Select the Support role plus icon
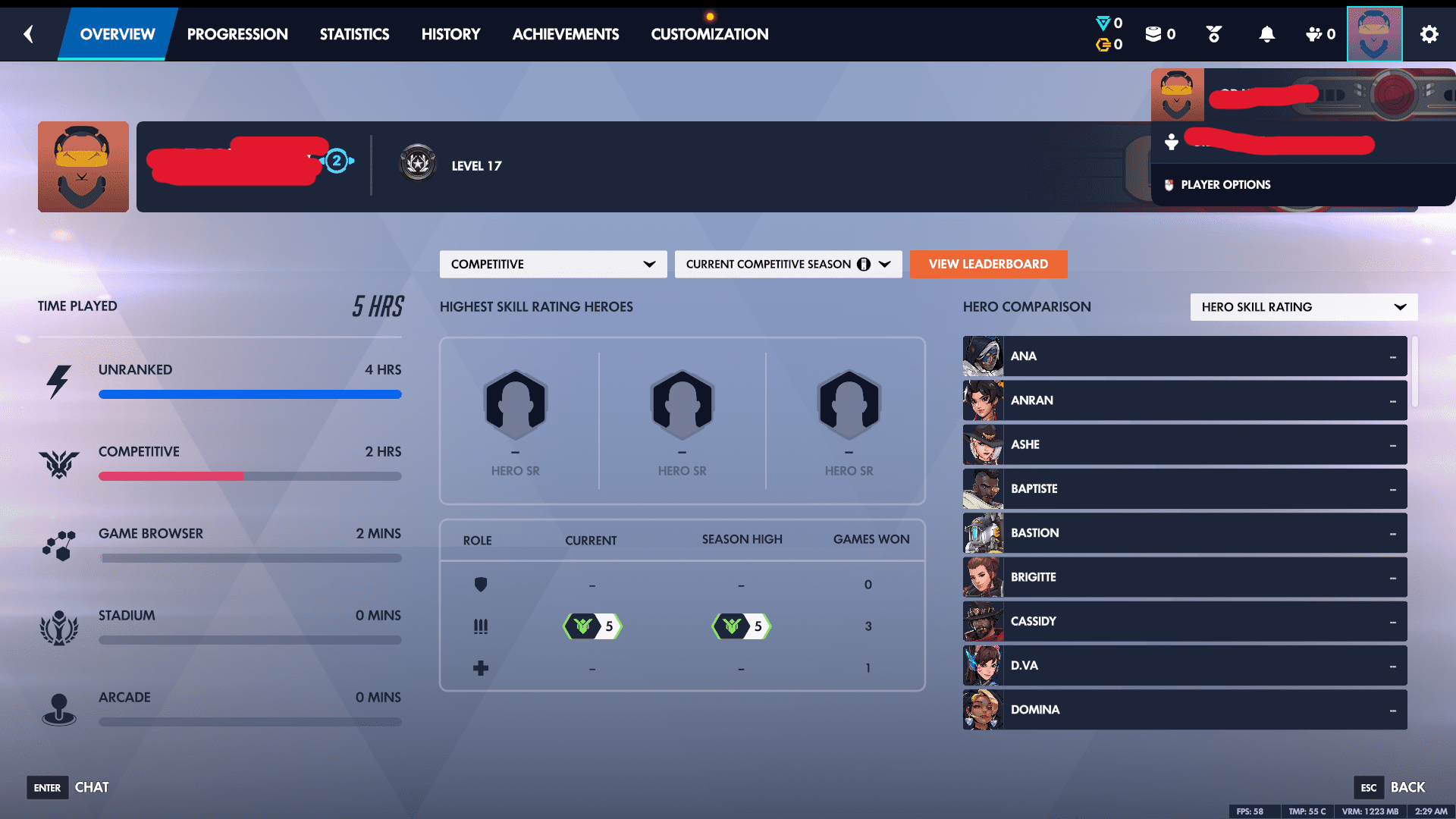Screen dimensions: 1456x819 point(482,667)
